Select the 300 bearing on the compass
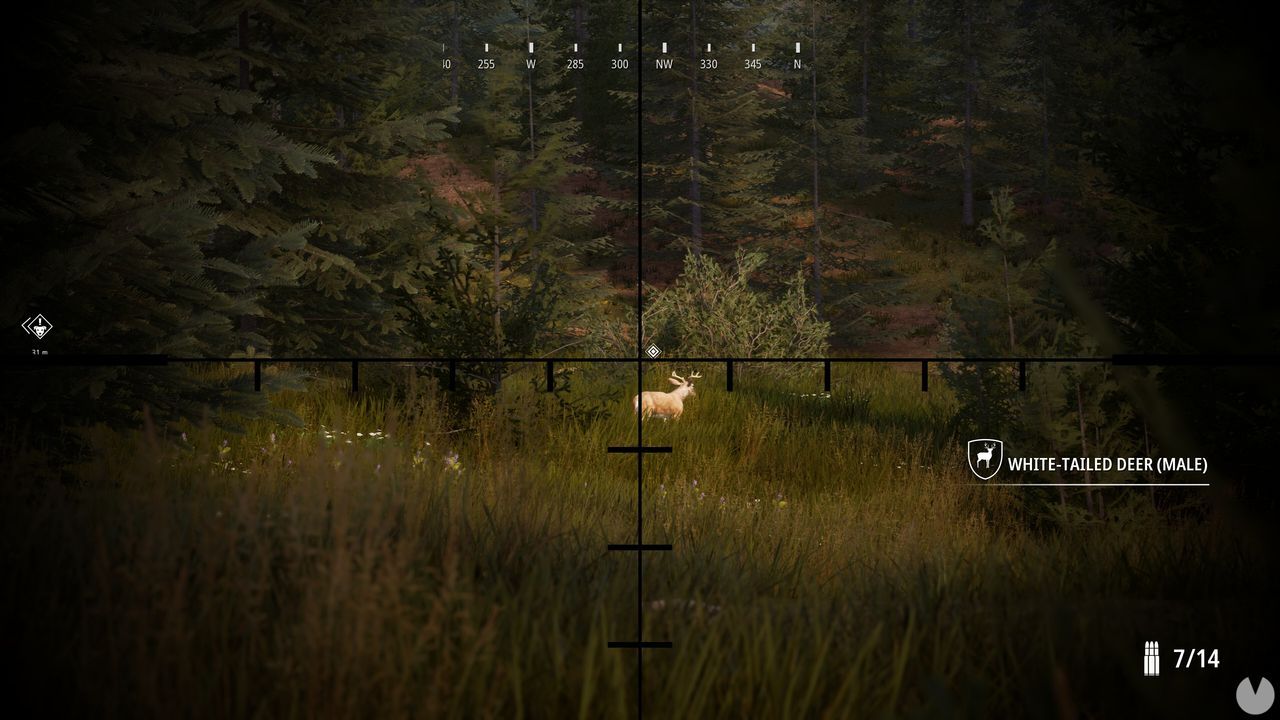1280x720 pixels. 619,63
